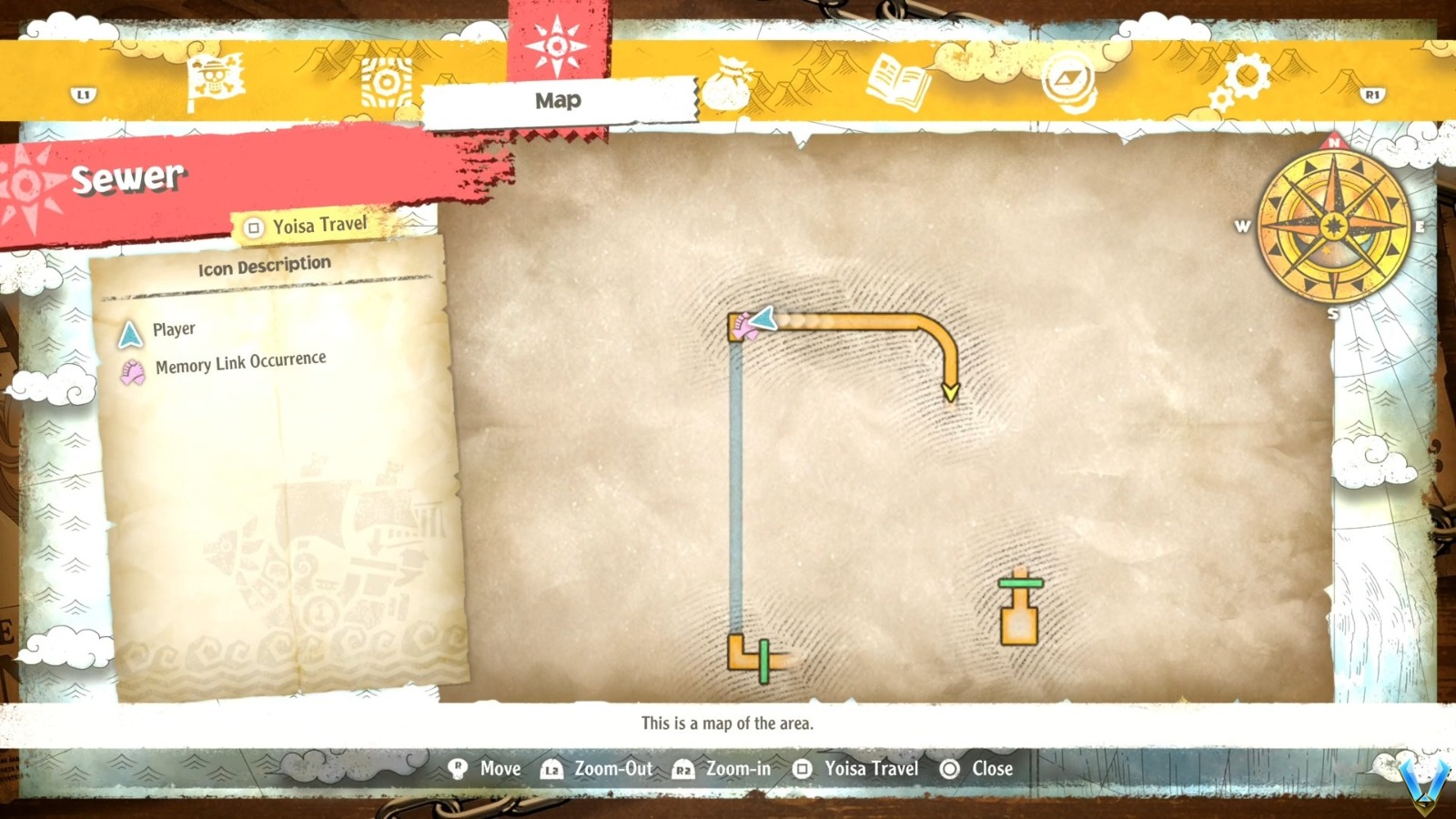The image size is (1456, 819).
Task: Click the yellow arrow path endpoint on the map
Action: coord(950,389)
